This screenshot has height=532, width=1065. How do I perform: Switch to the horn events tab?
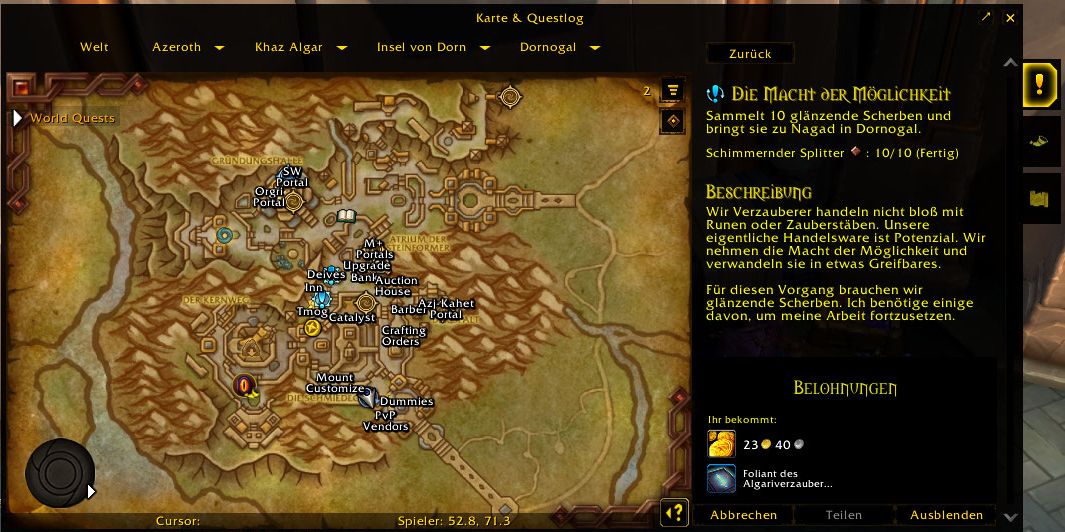1039,141
